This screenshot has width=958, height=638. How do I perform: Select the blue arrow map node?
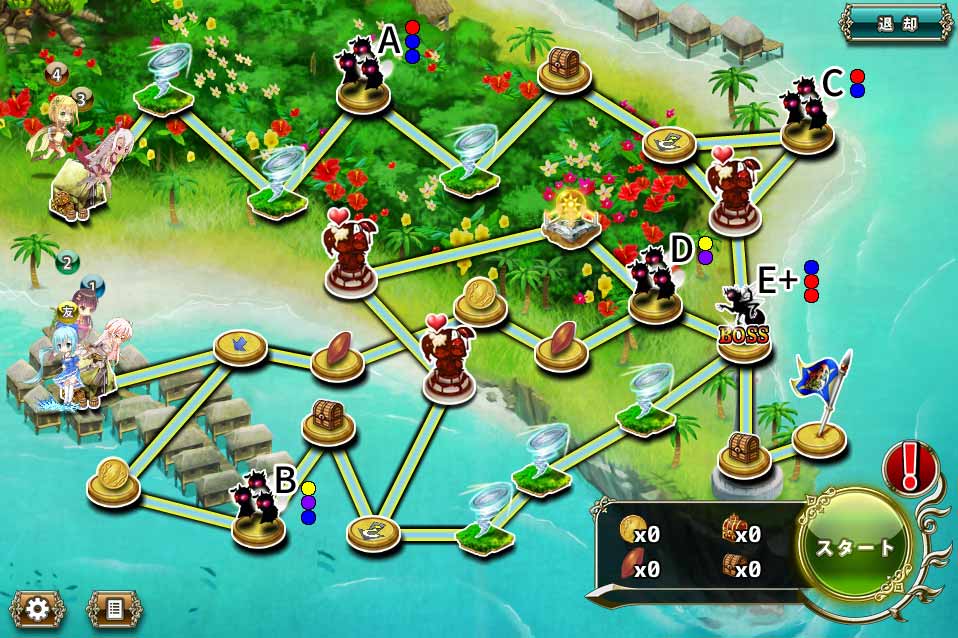click(240, 346)
